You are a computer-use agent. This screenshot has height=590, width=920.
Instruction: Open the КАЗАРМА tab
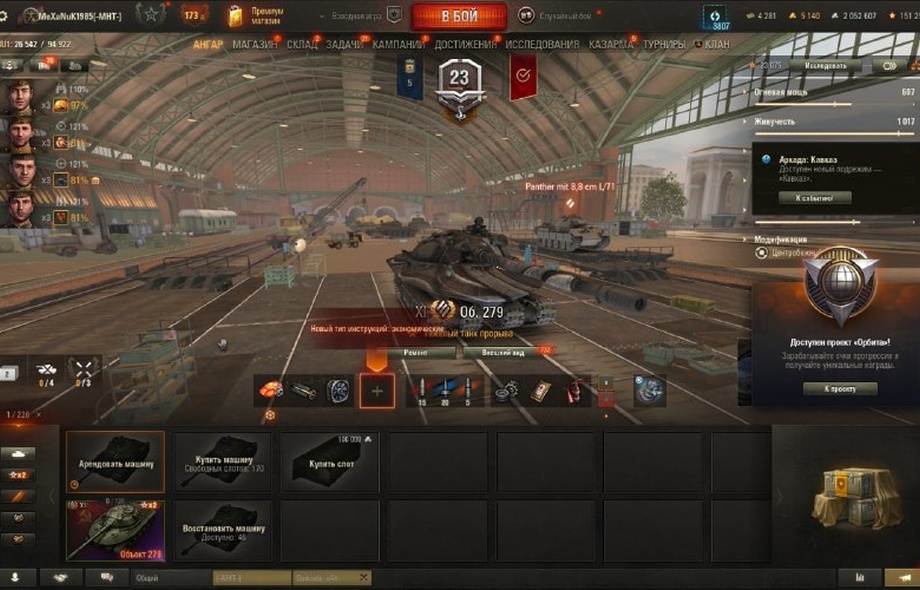[610, 45]
